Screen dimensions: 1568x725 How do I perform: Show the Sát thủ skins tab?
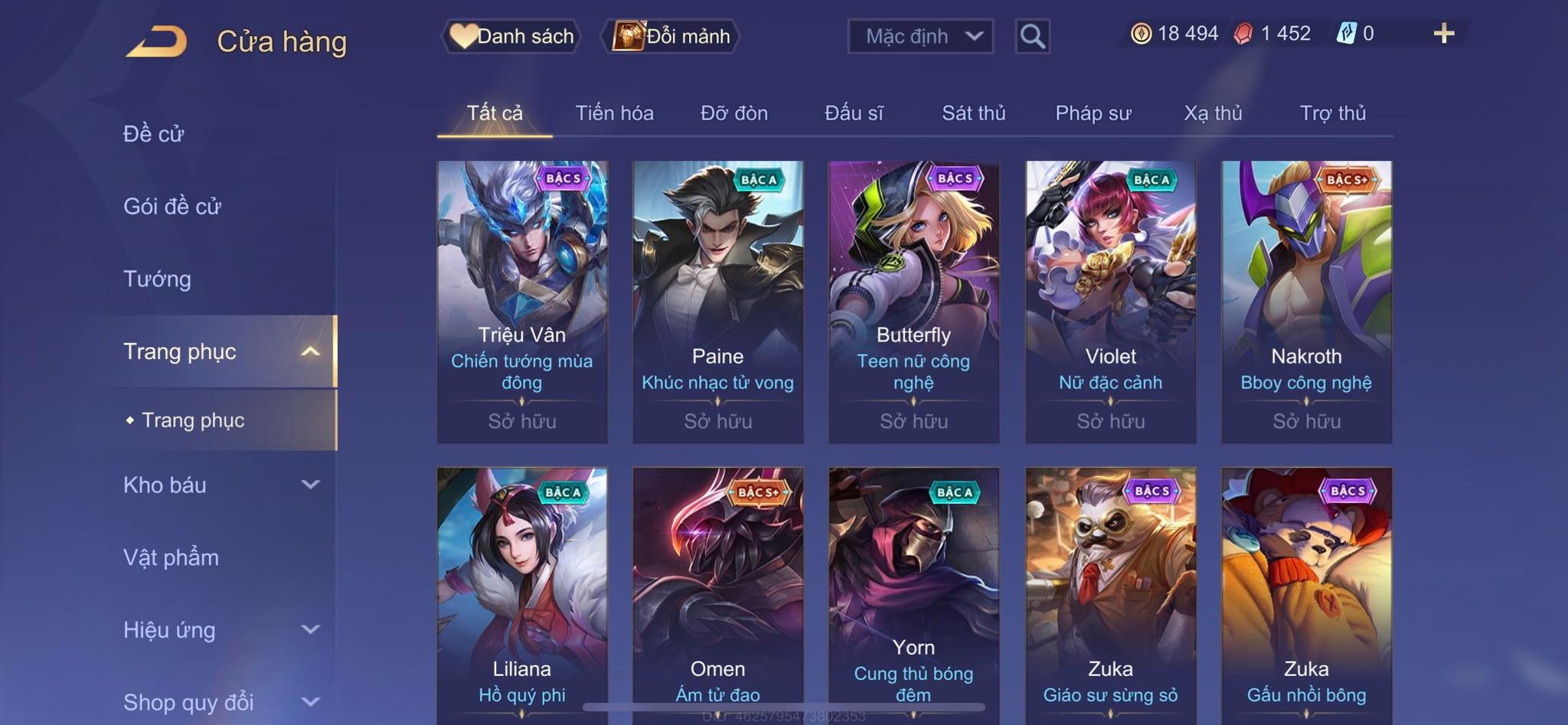[x=973, y=113]
